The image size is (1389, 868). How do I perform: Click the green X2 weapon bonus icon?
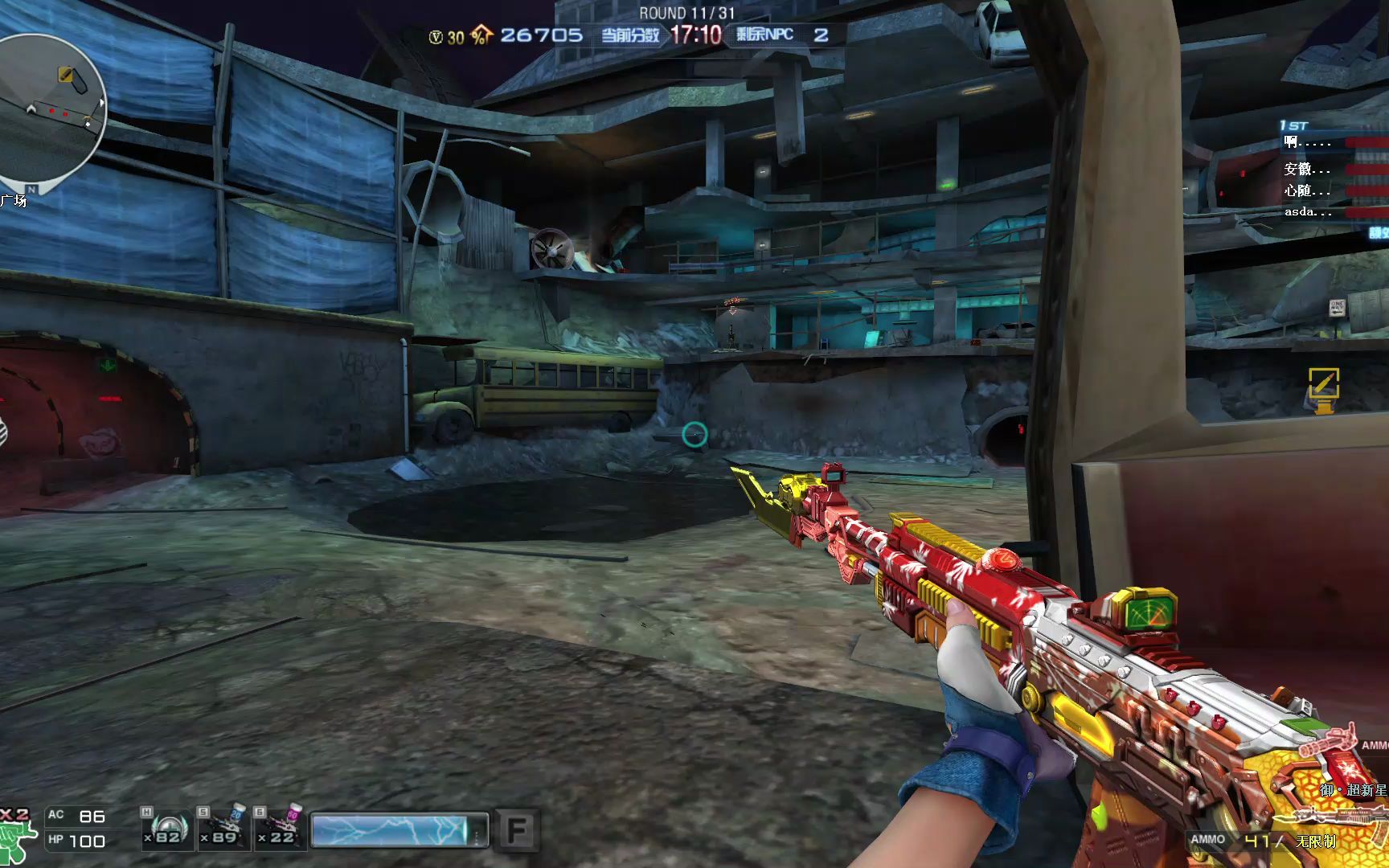click(18, 836)
